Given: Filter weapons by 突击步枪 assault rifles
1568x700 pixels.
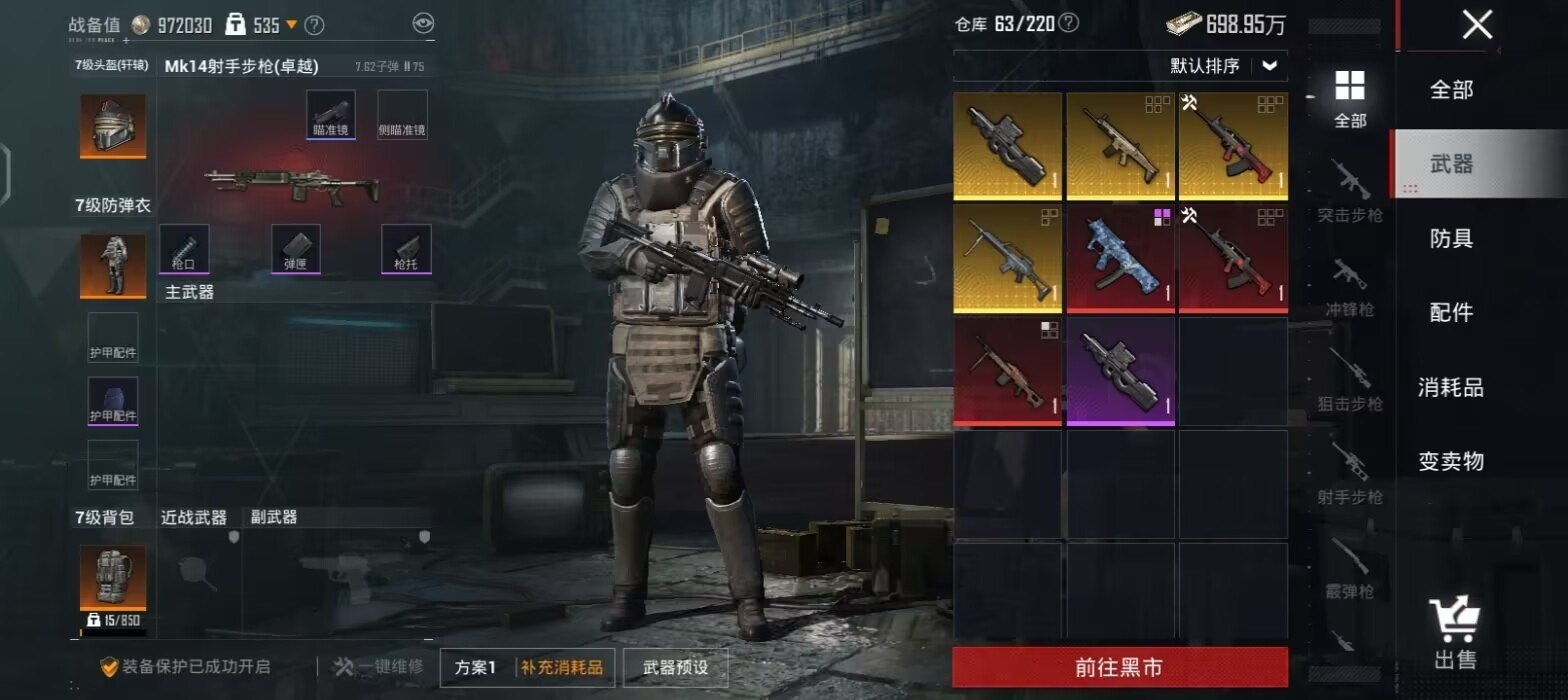Looking at the screenshot, I should tap(1349, 190).
